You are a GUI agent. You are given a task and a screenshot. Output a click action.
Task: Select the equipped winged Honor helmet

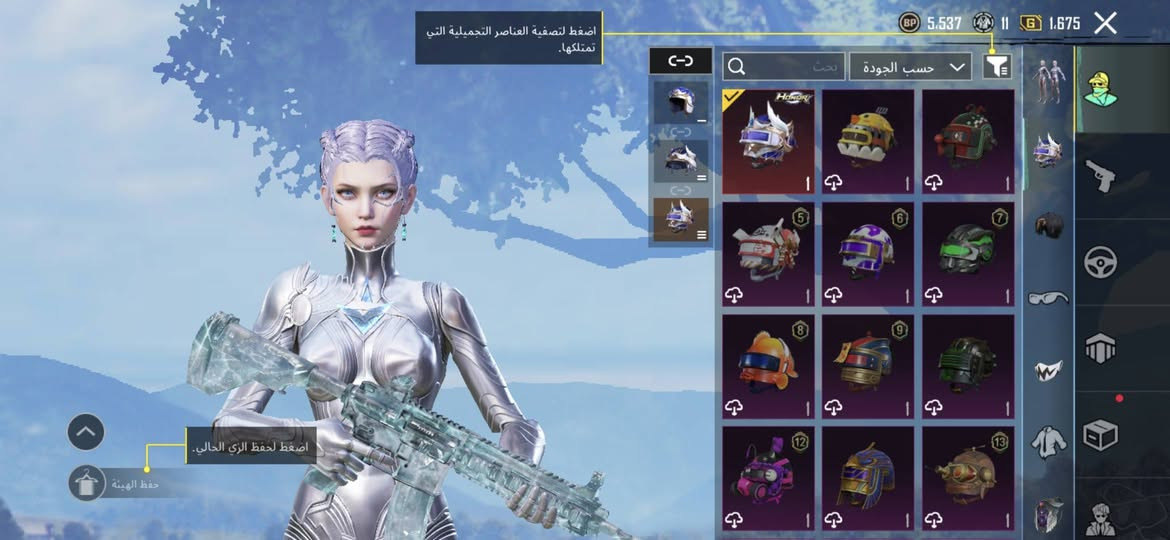(768, 141)
